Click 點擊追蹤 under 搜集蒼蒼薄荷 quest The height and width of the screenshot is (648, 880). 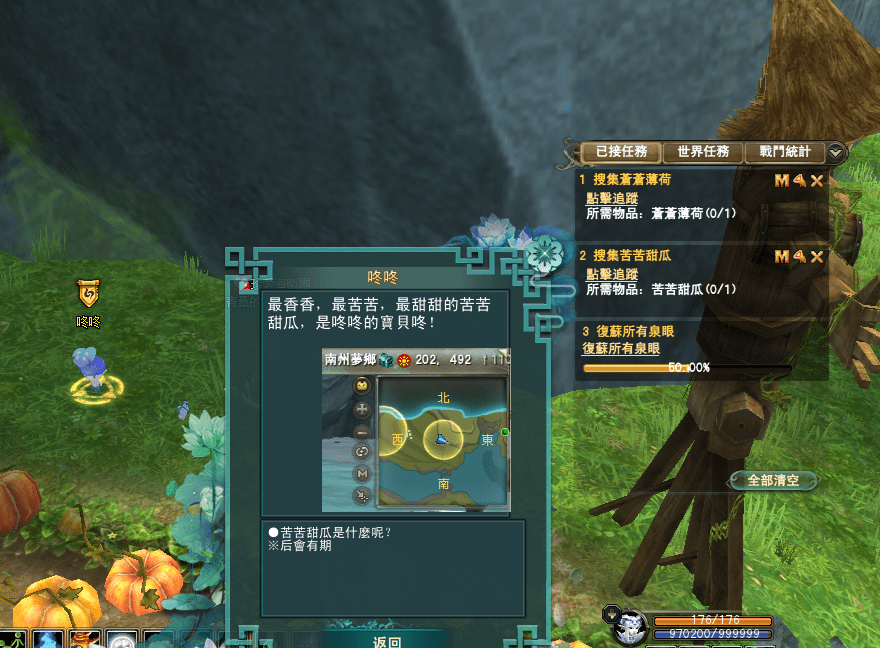[612, 199]
